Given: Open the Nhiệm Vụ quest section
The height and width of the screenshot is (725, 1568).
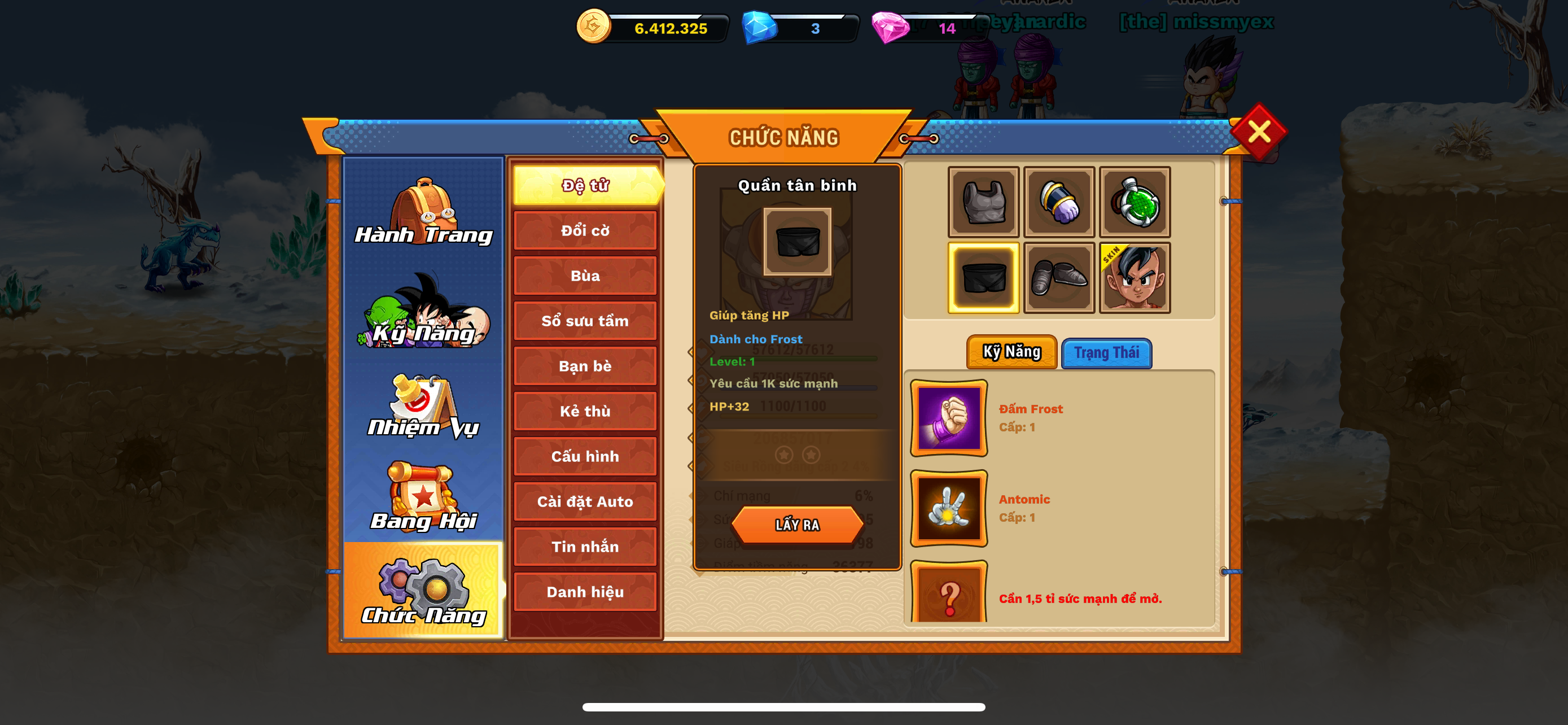Looking at the screenshot, I should (x=424, y=407).
